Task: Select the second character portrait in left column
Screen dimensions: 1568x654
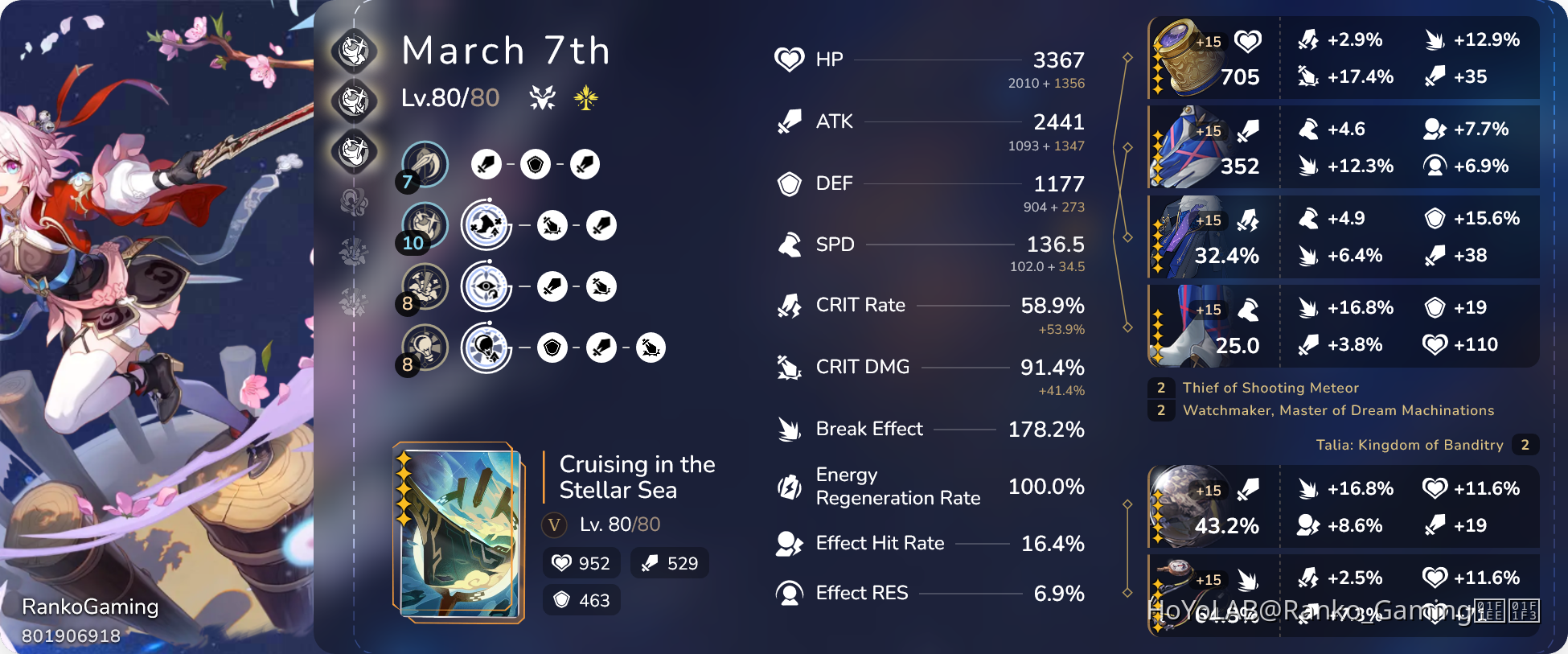Action: [355, 103]
